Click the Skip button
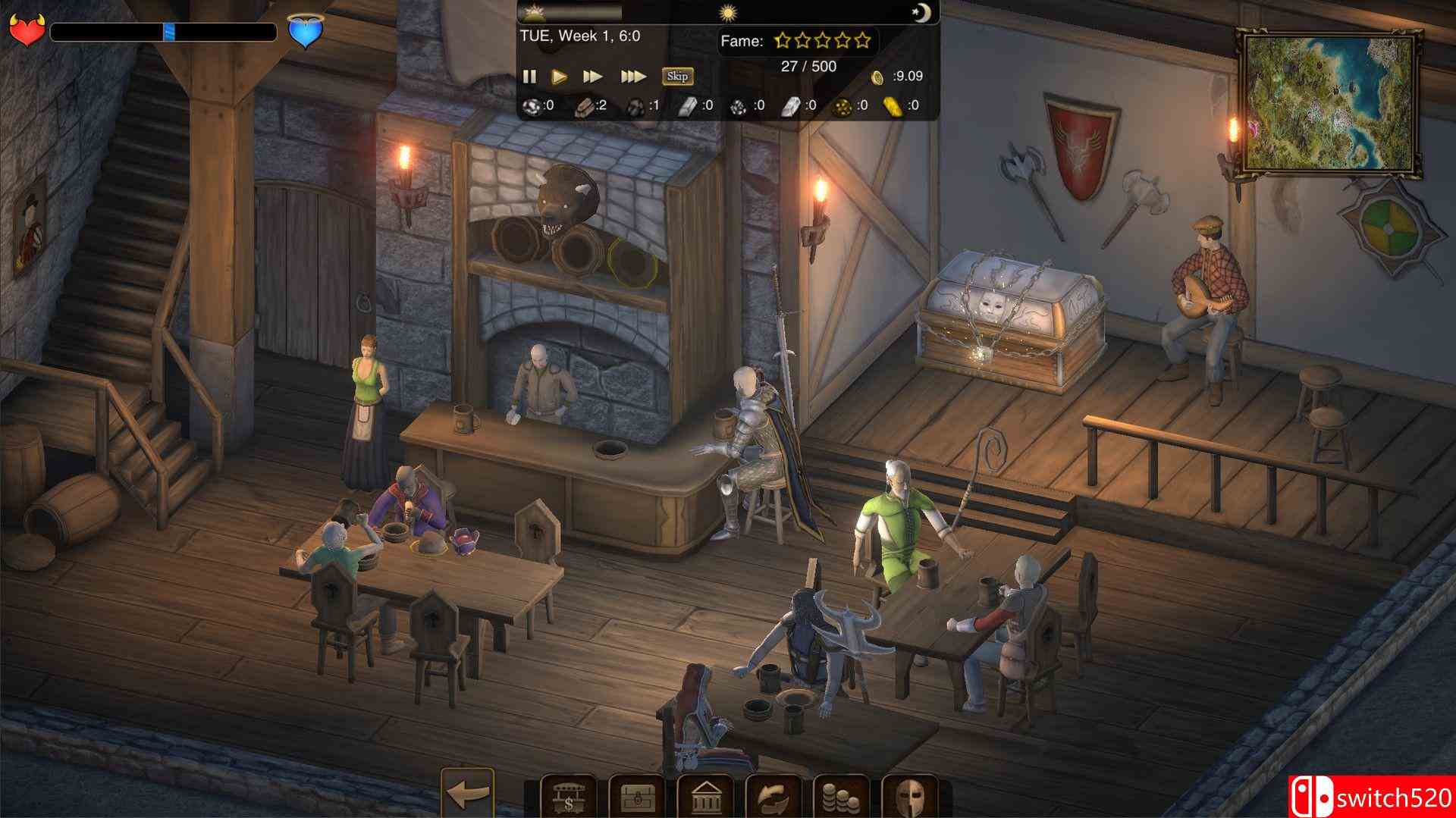1456x818 pixels. coord(677,76)
